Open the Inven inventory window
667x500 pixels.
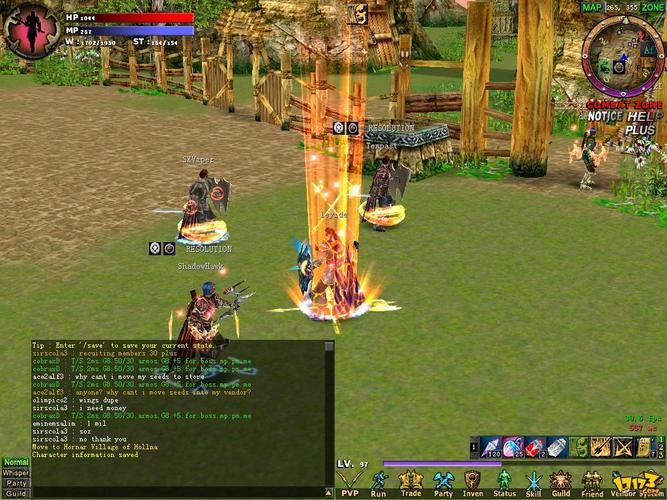tap(473, 482)
